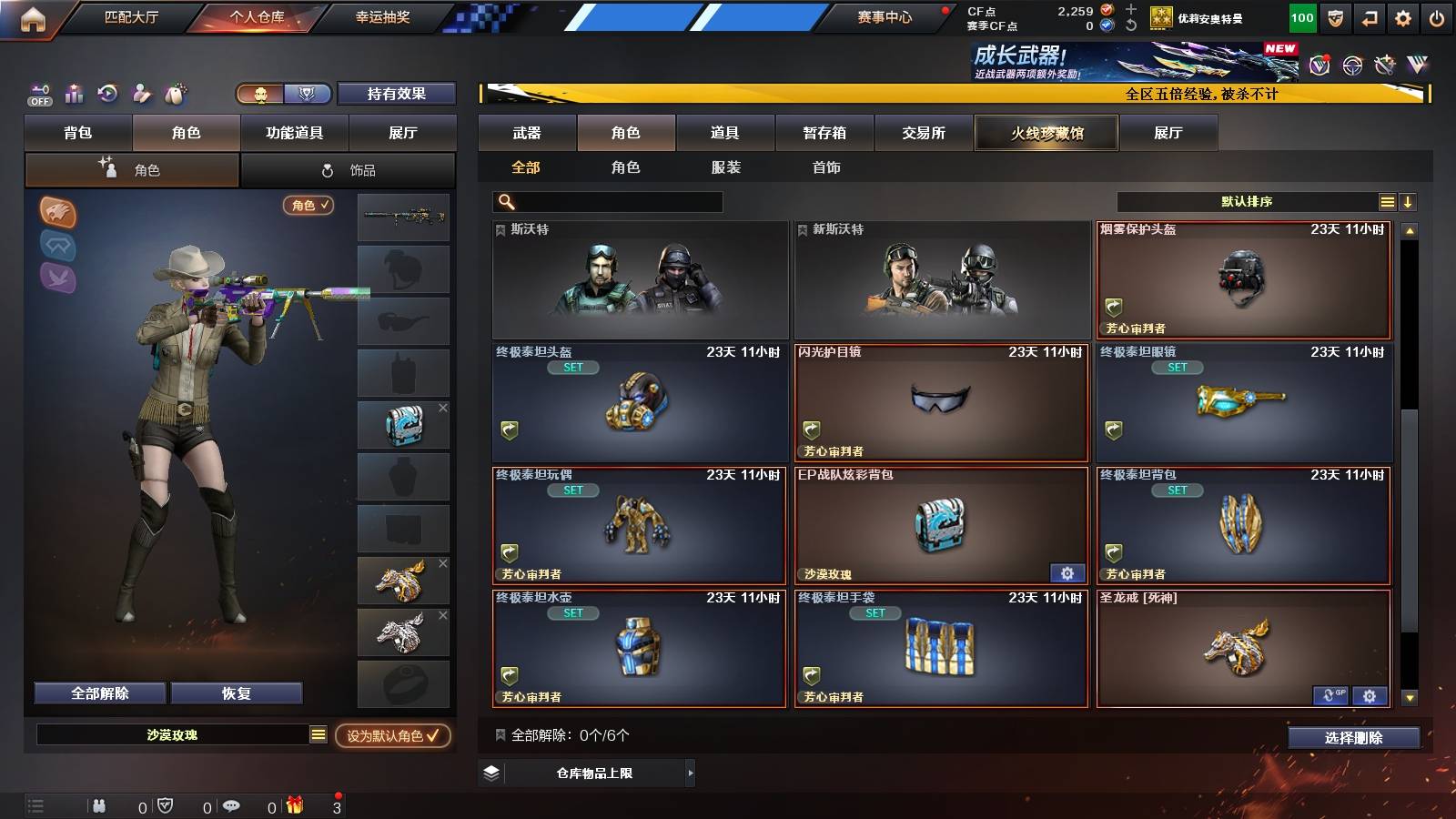Open the 幸运抽奖 menu at top
Viewport: 1456px width, 819px height.
pos(382,16)
